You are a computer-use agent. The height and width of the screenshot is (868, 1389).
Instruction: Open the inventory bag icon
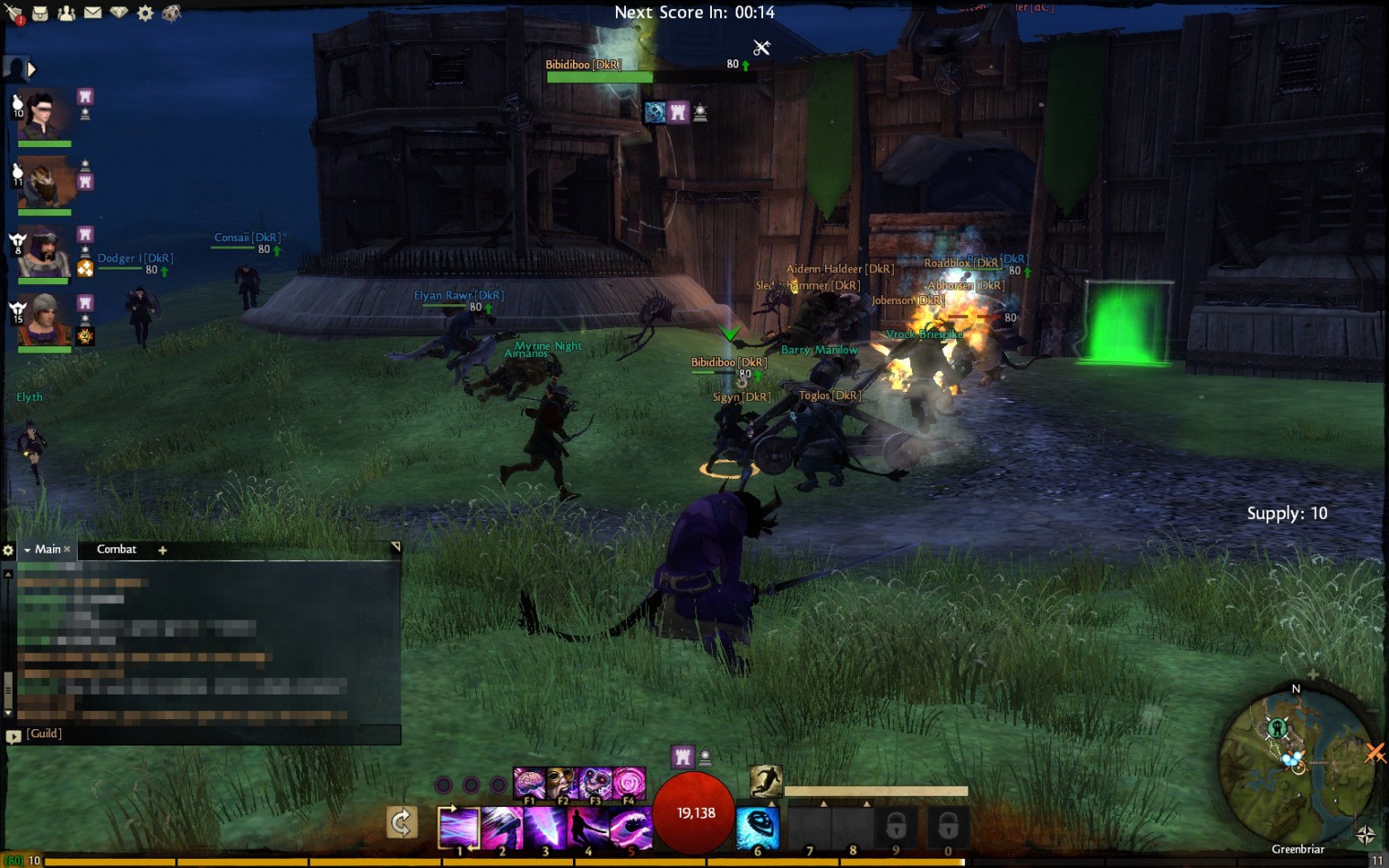[x=40, y=13]
